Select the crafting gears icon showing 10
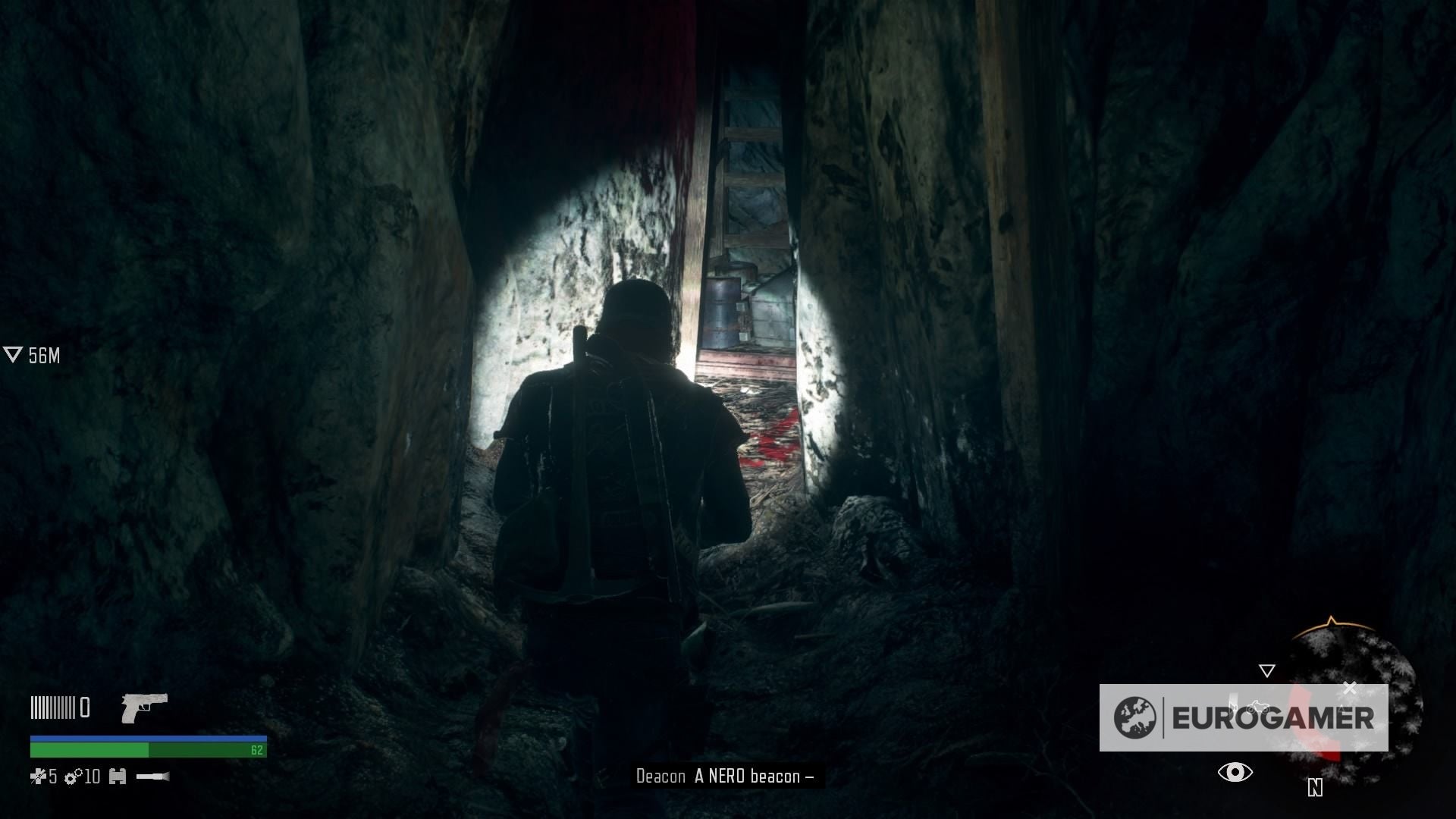This screenshot has width=1456, height=819. (74, 777)
